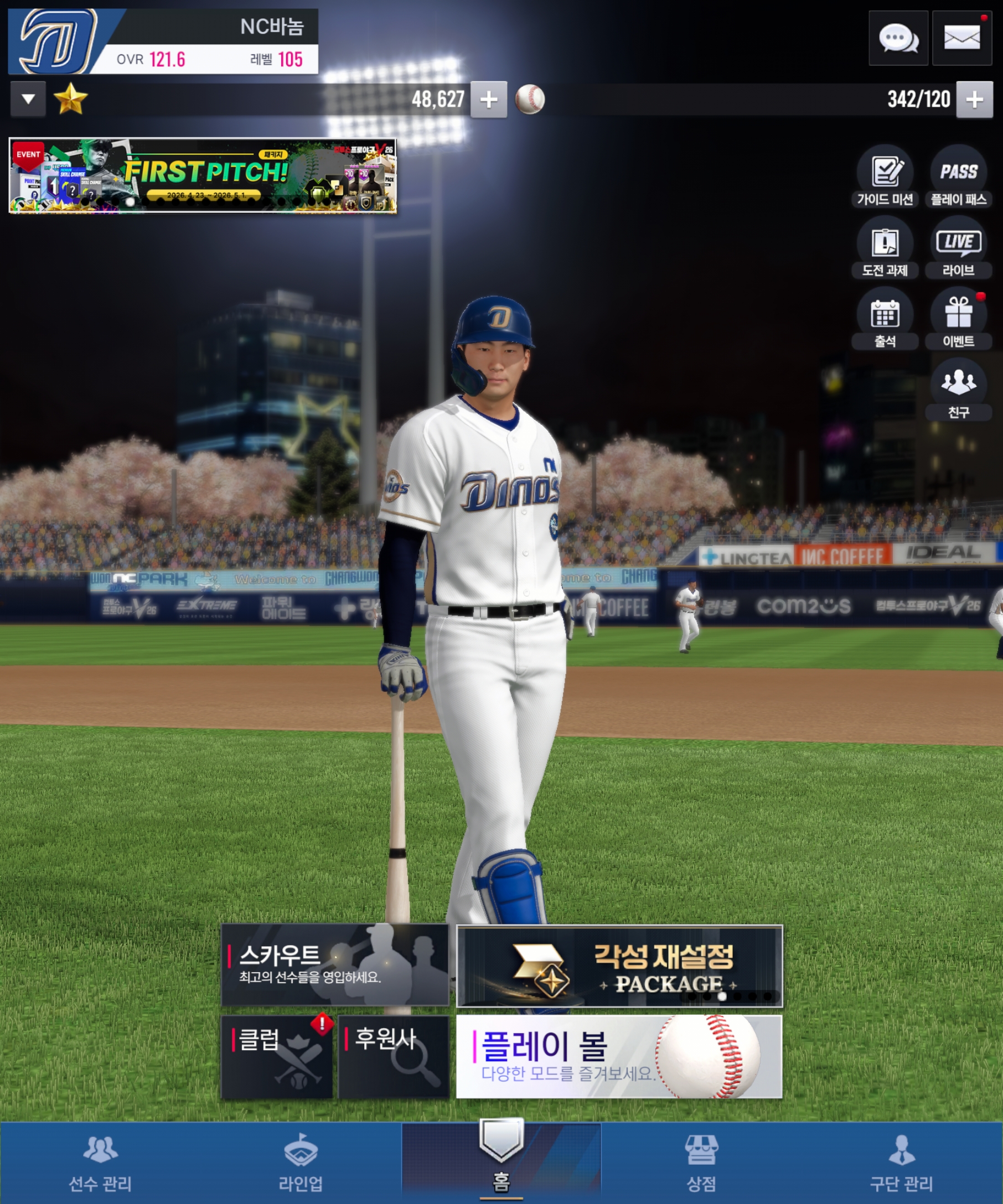Open the chat speech bubble icon

[x=898, y=38]
